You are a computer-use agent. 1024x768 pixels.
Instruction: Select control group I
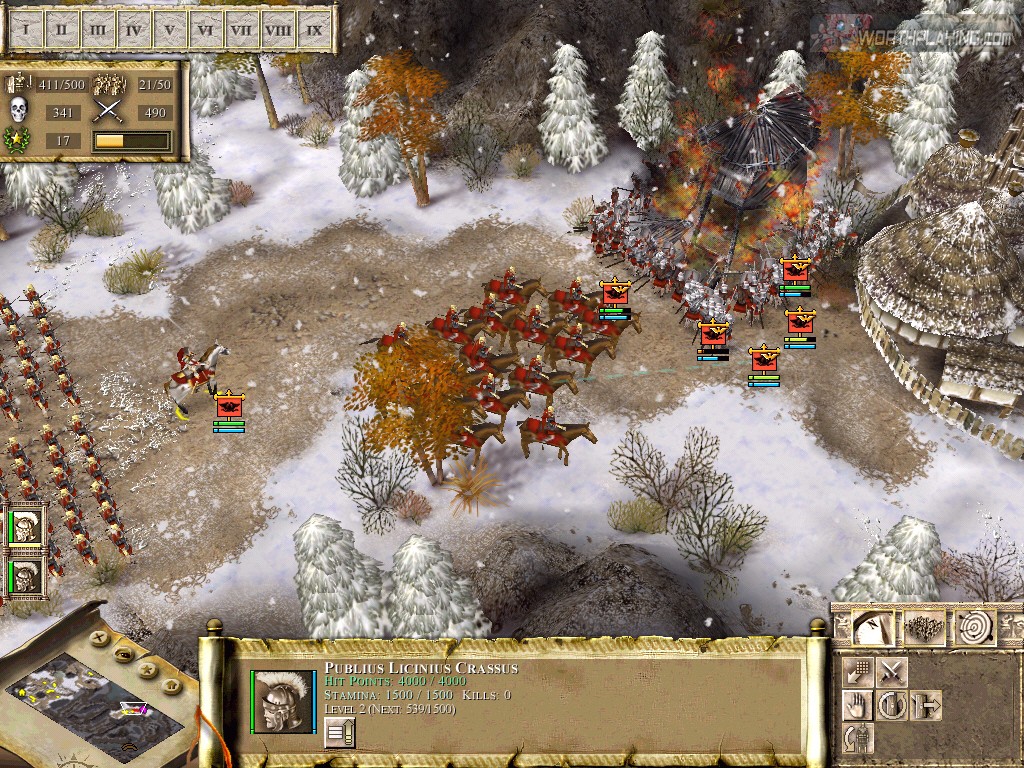pyautogui.click(x=25, y=30)
